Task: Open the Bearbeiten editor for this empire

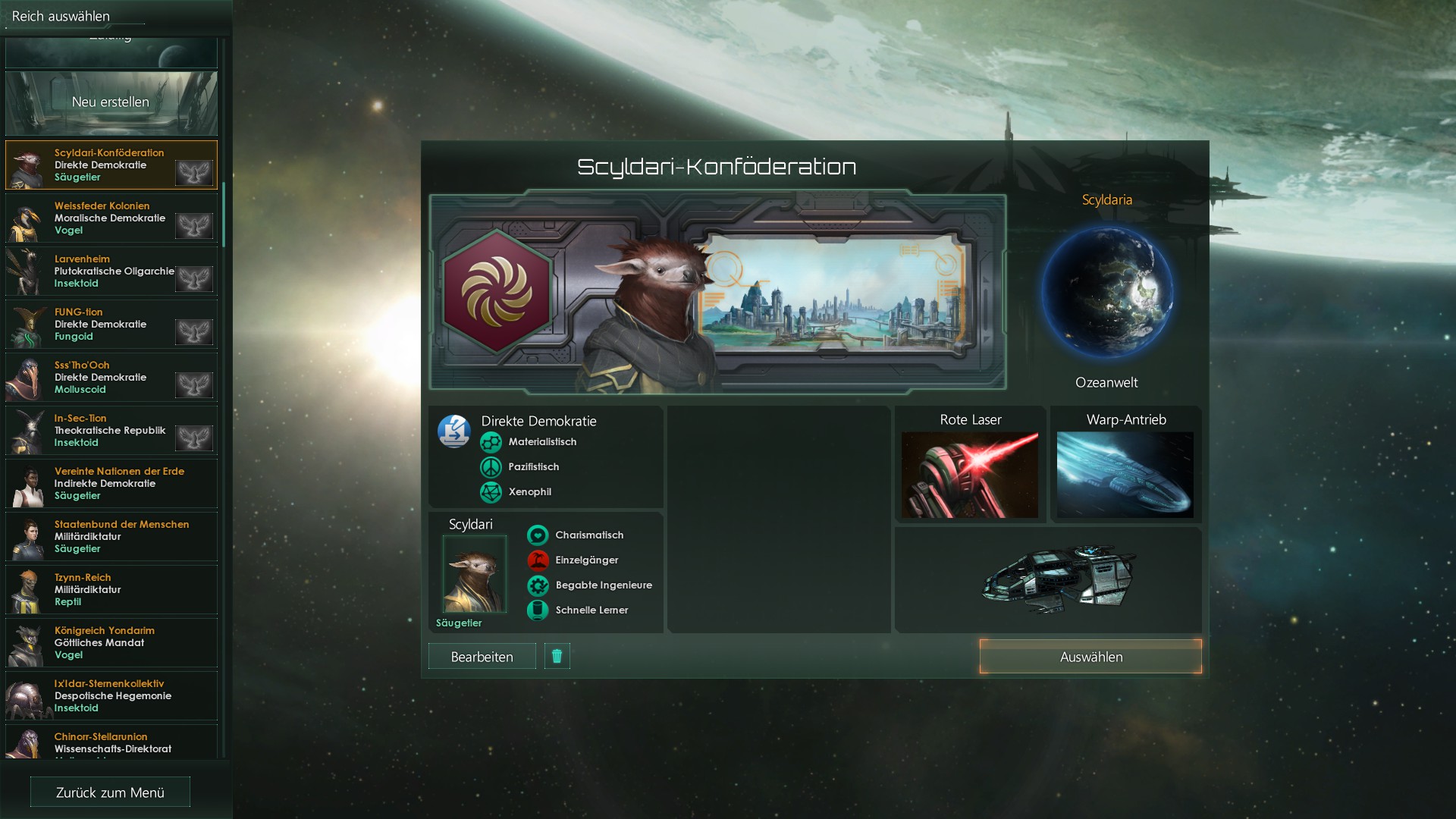Action: coord(482,657)
